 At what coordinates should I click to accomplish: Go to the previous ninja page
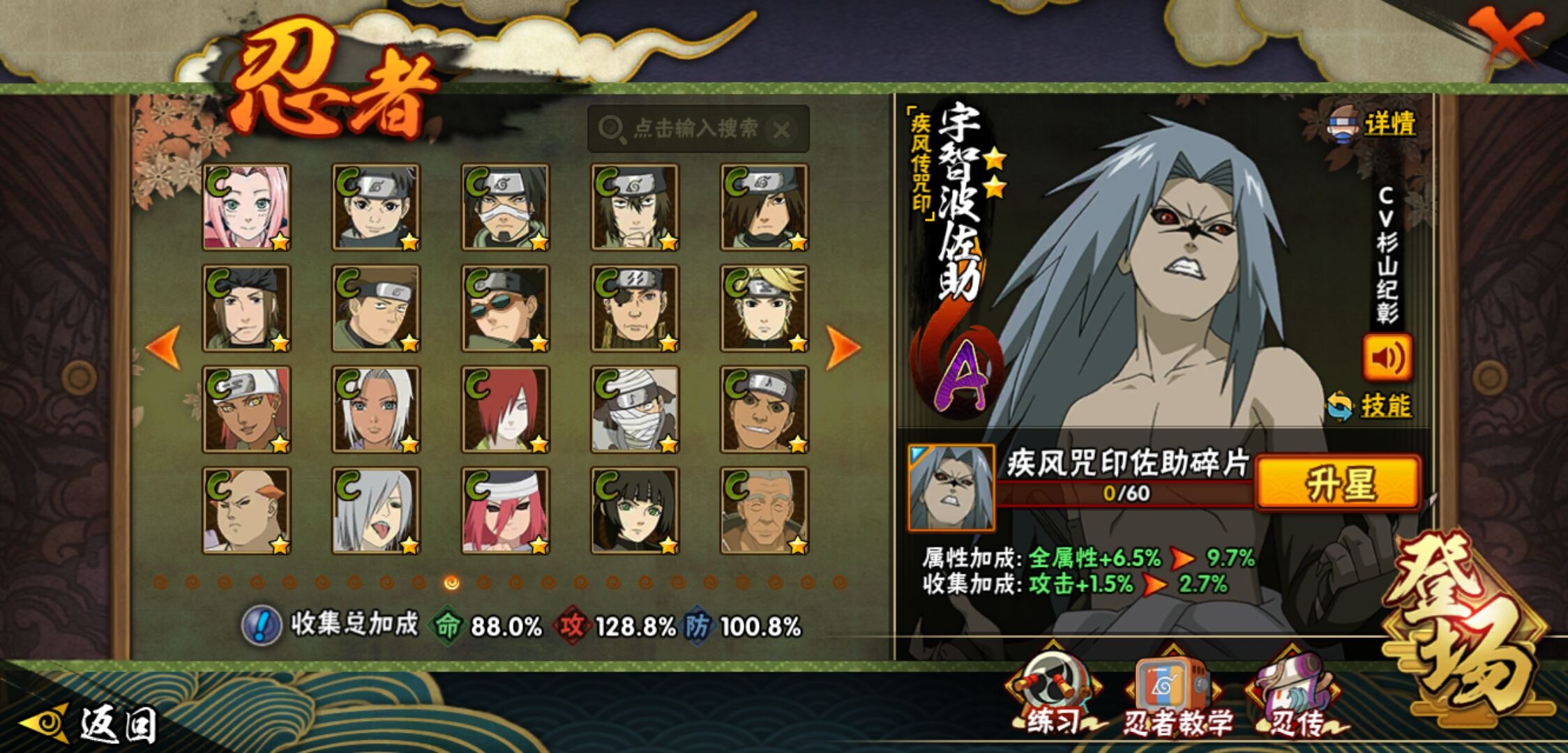(165, 347)
